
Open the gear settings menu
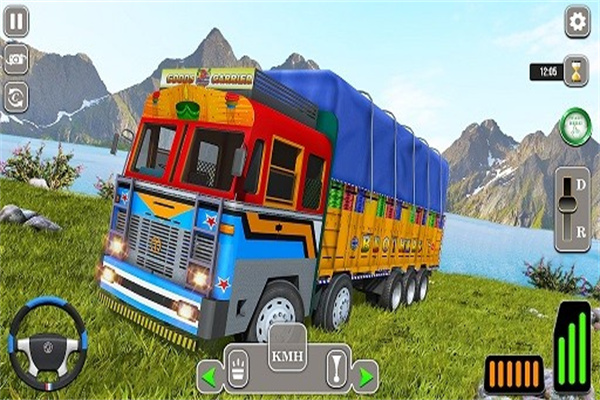point(577,21)
